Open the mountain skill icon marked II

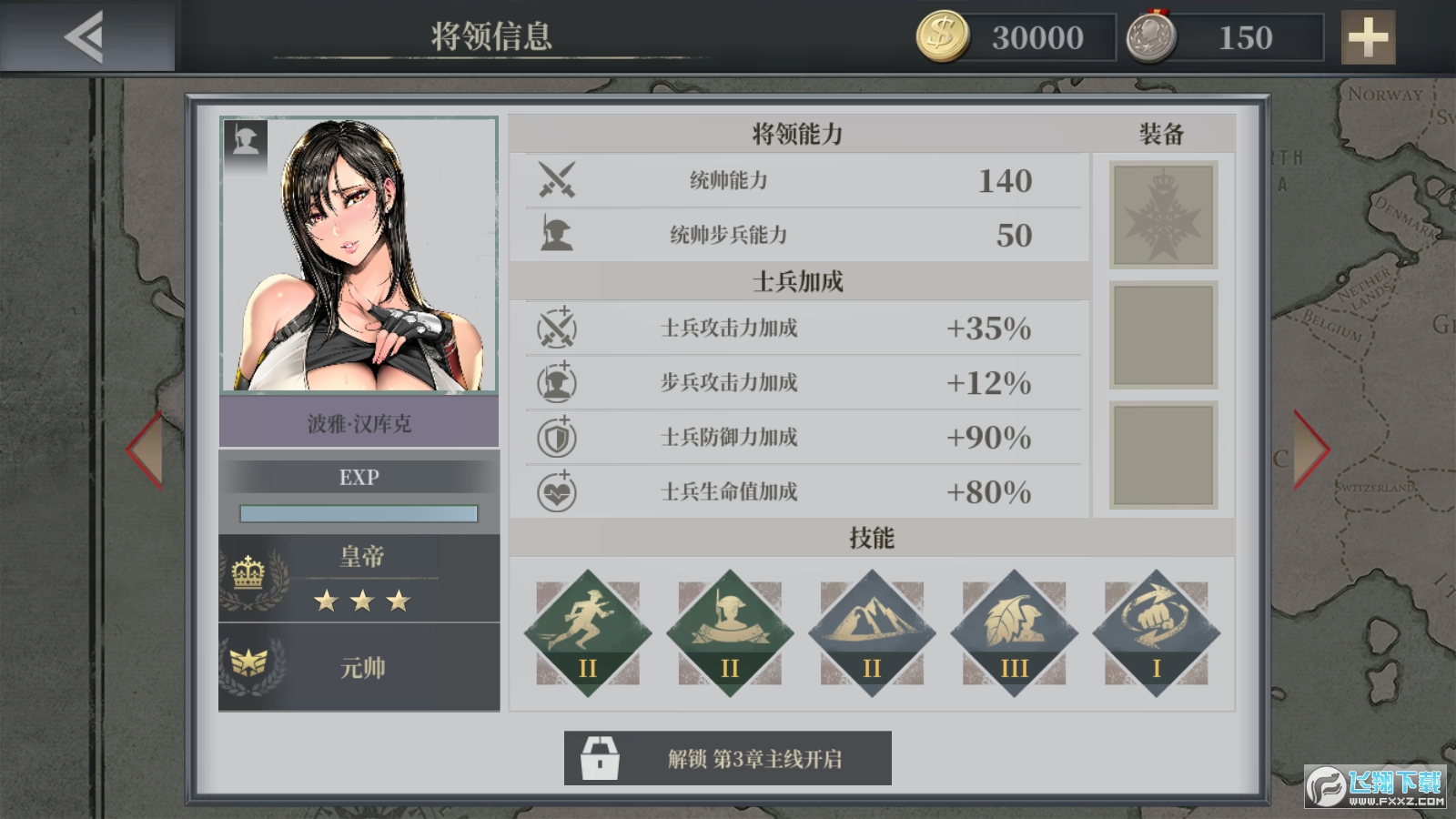coord(871,628)
